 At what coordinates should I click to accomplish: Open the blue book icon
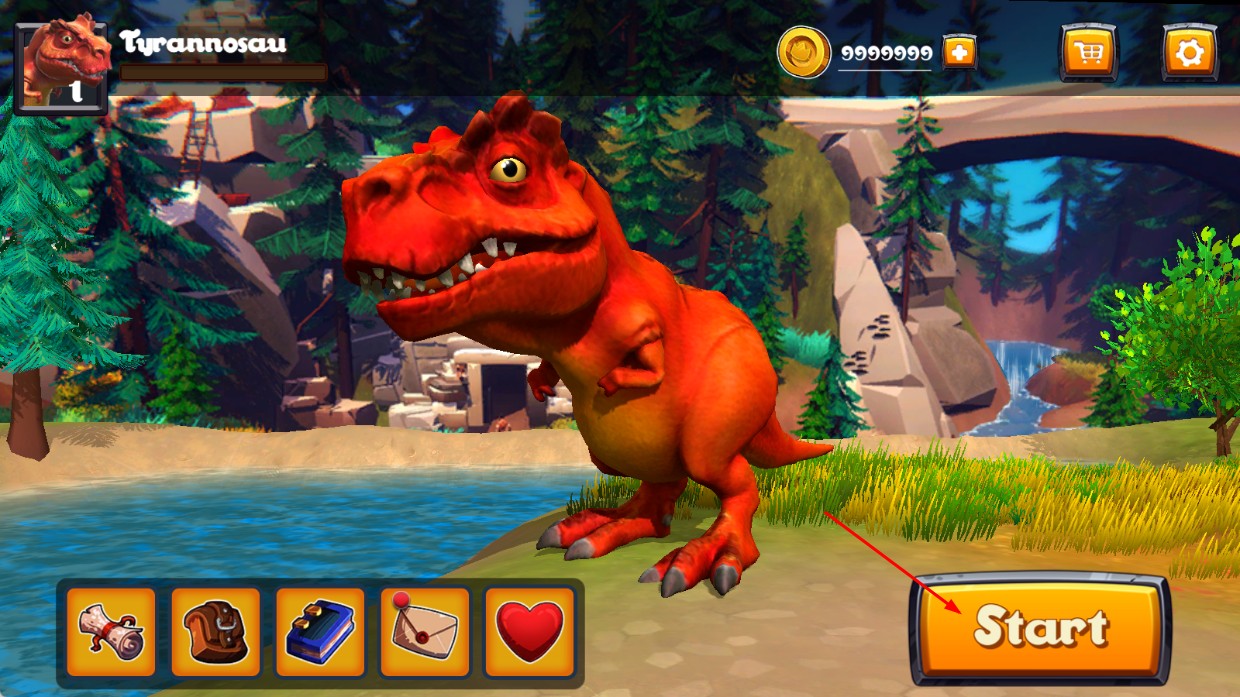click(320, 632)
